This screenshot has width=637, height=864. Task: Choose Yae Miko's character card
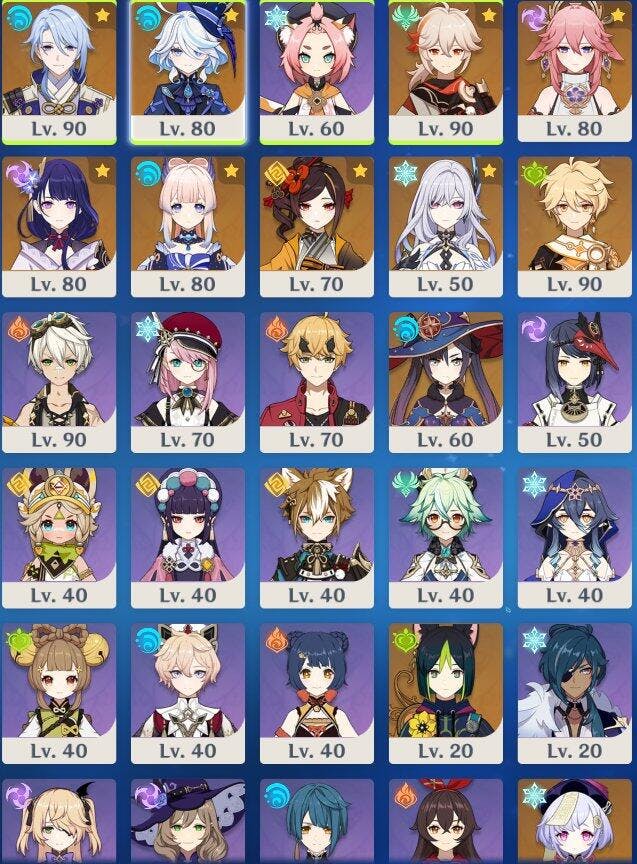pos(575,60)
